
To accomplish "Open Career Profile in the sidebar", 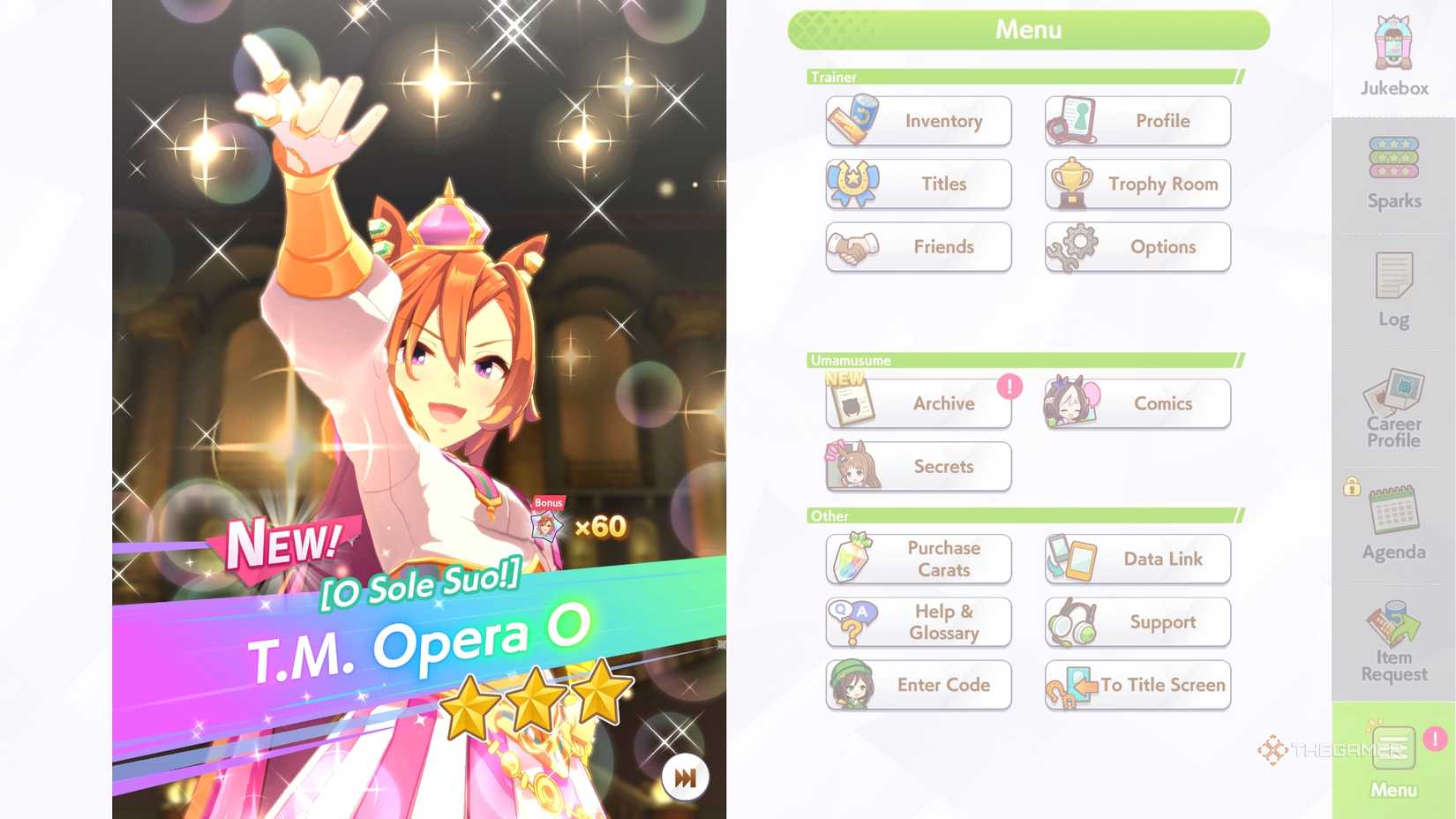I will pyautogui.click(x=1392, y=406).
